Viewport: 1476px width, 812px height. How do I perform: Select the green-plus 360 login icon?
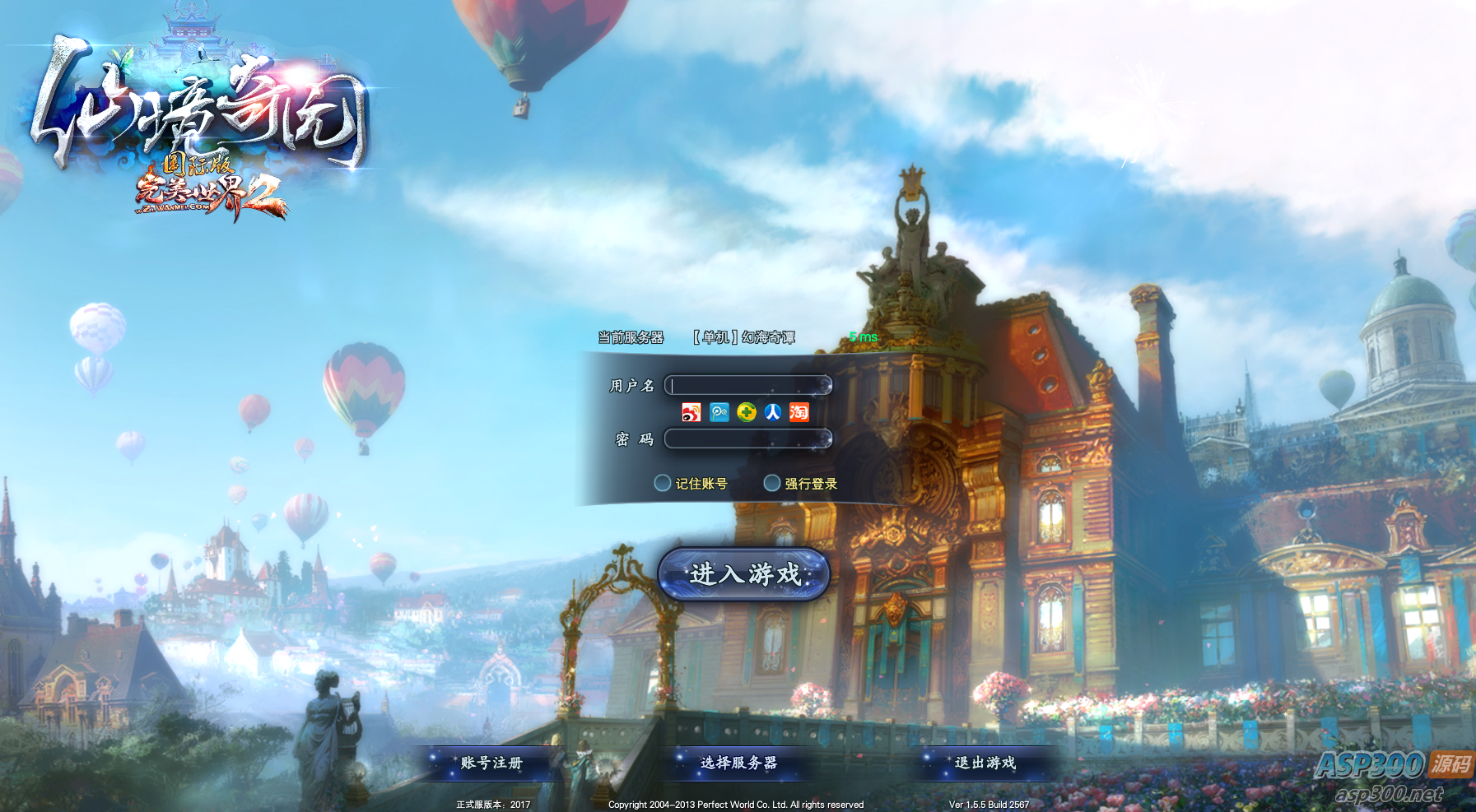coord(747,412)
